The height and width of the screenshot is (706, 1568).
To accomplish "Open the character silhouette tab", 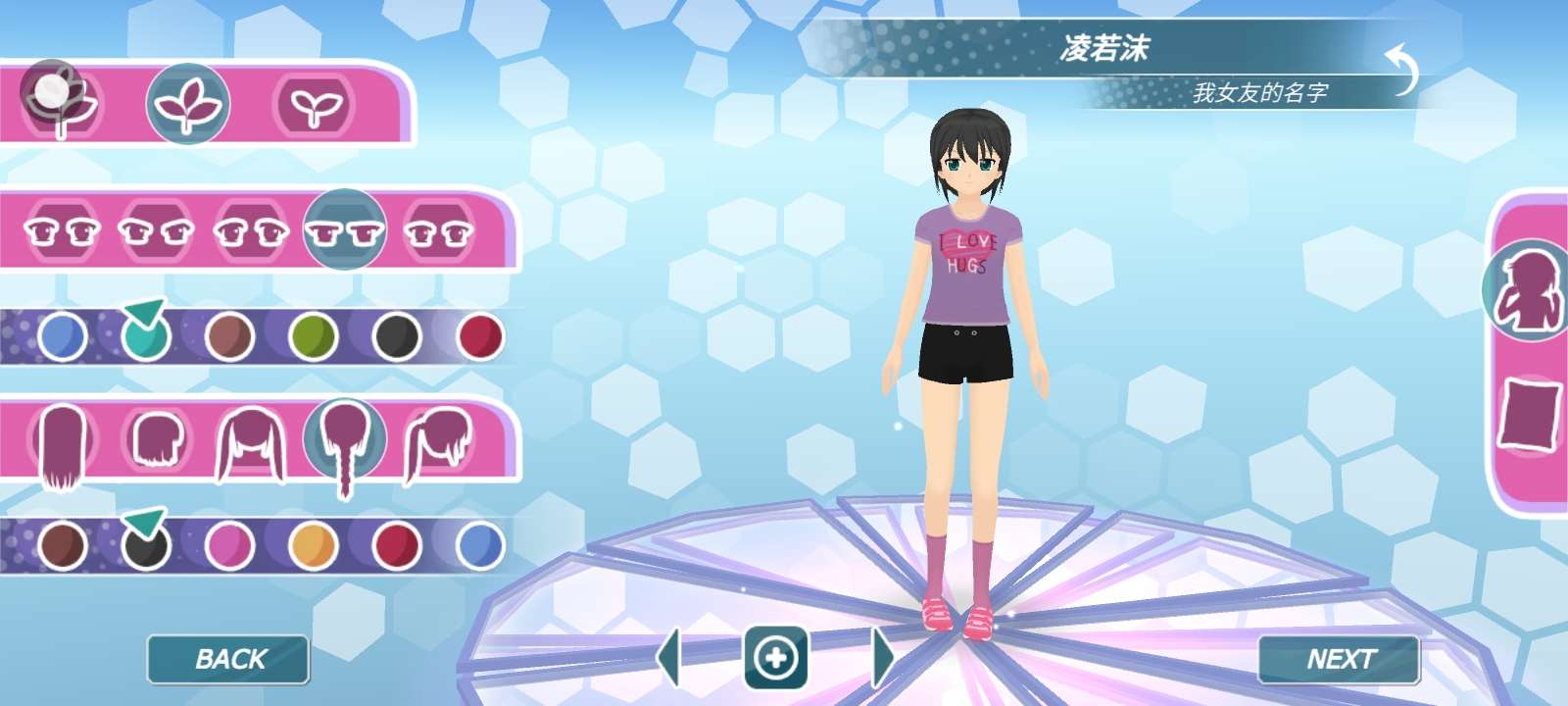I will [x=1527, y=291].
